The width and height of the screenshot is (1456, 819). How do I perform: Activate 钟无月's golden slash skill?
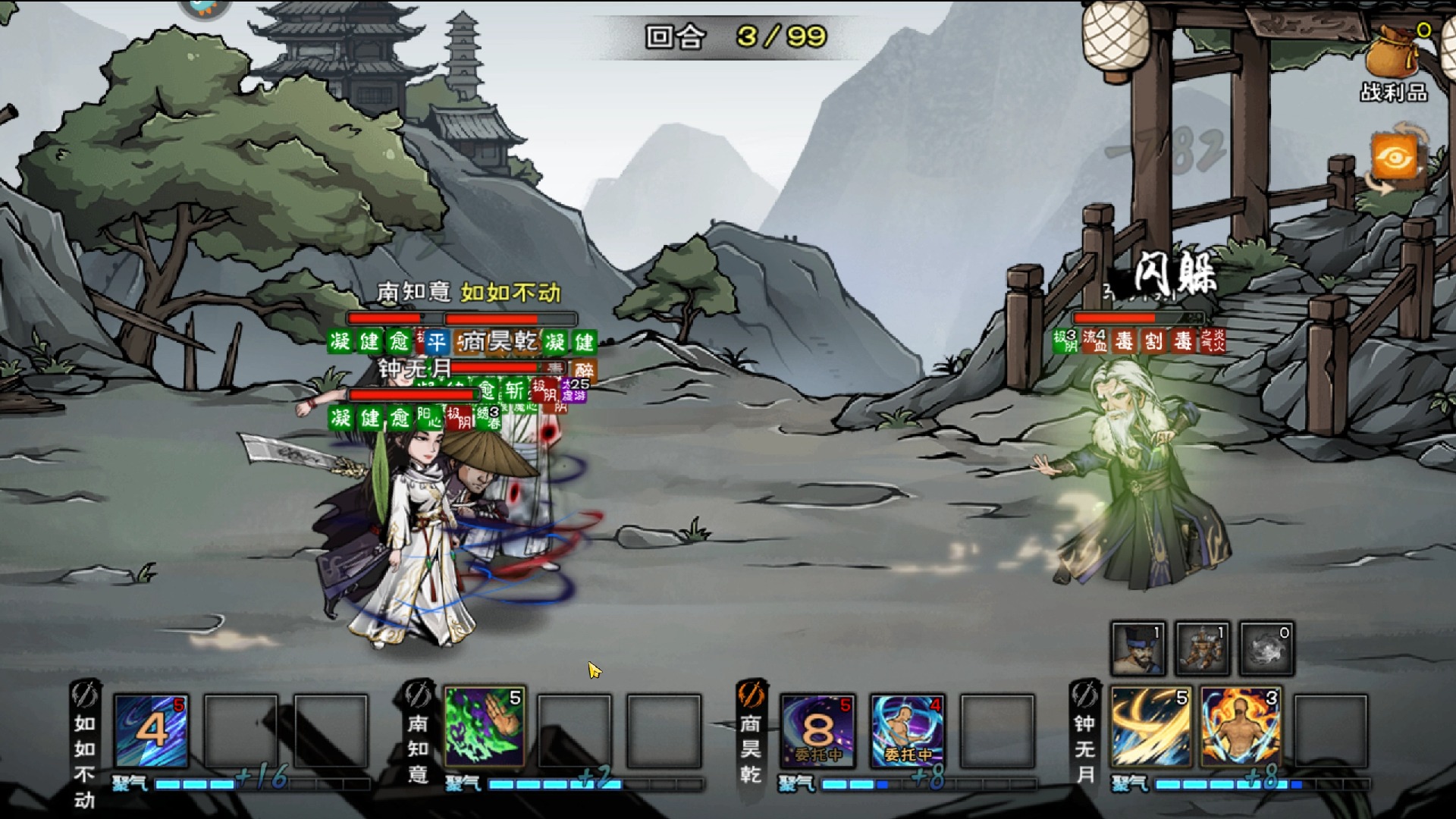coord(1150,728)
